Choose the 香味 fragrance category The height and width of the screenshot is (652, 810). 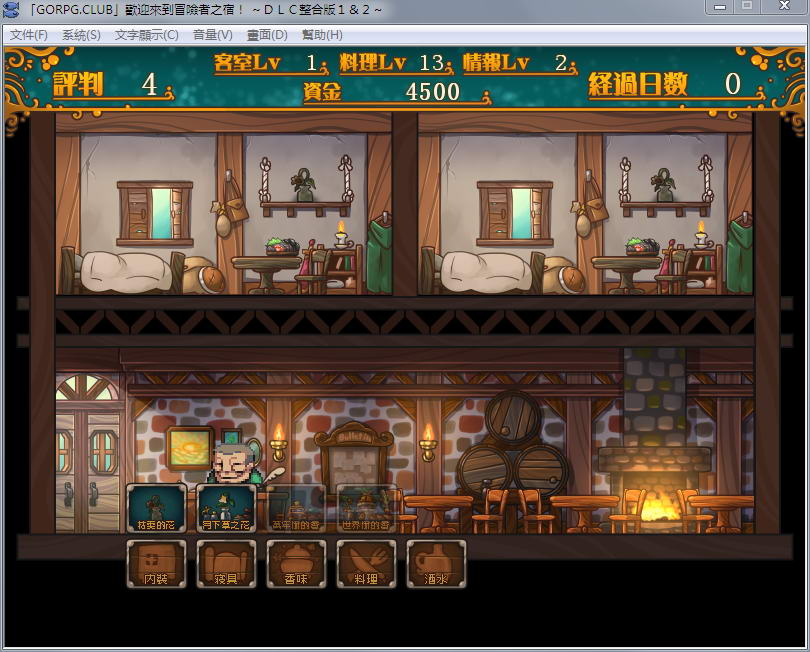[296, 563]
